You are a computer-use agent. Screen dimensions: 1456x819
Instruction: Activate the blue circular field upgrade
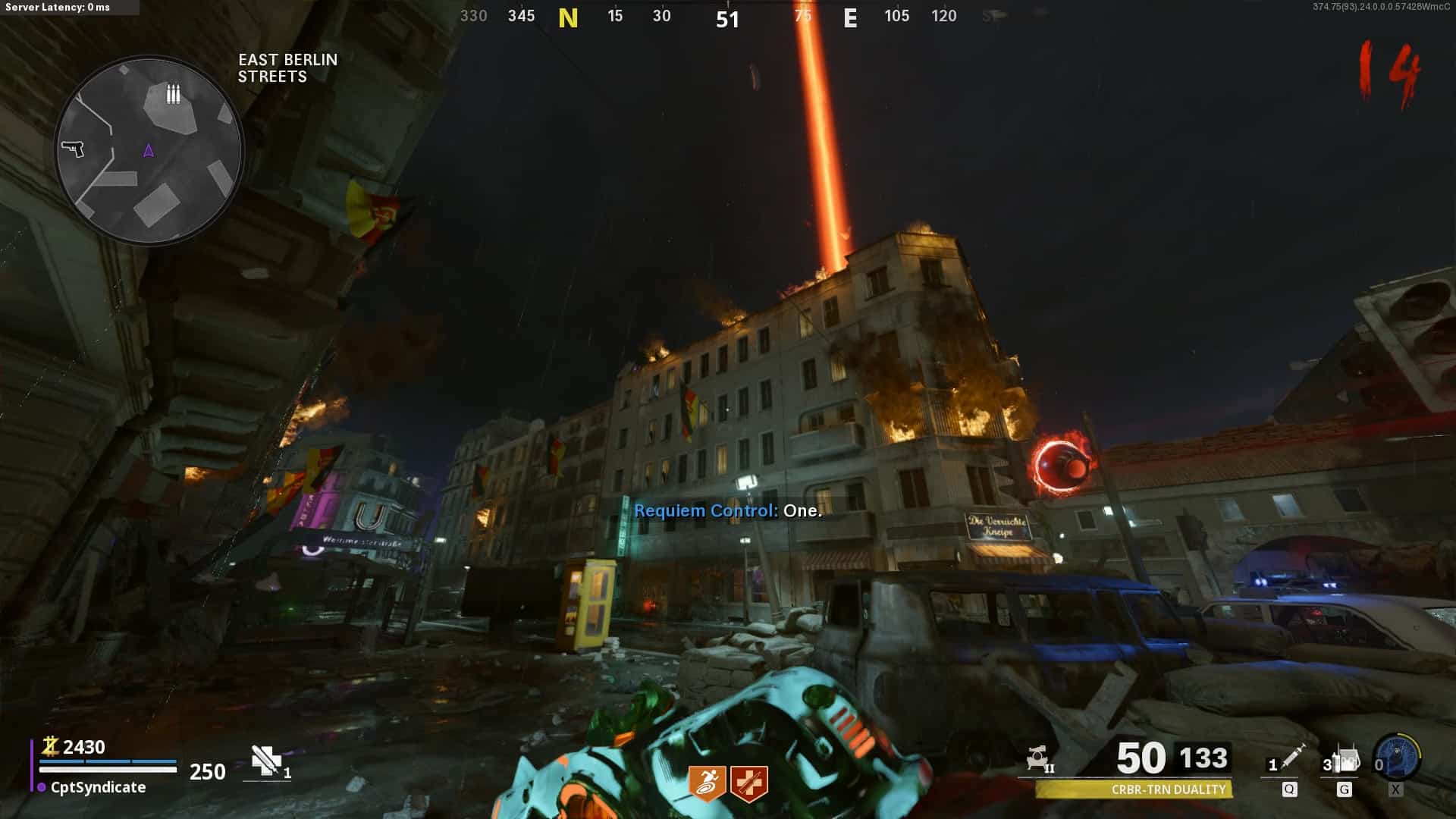[1398, 757]
